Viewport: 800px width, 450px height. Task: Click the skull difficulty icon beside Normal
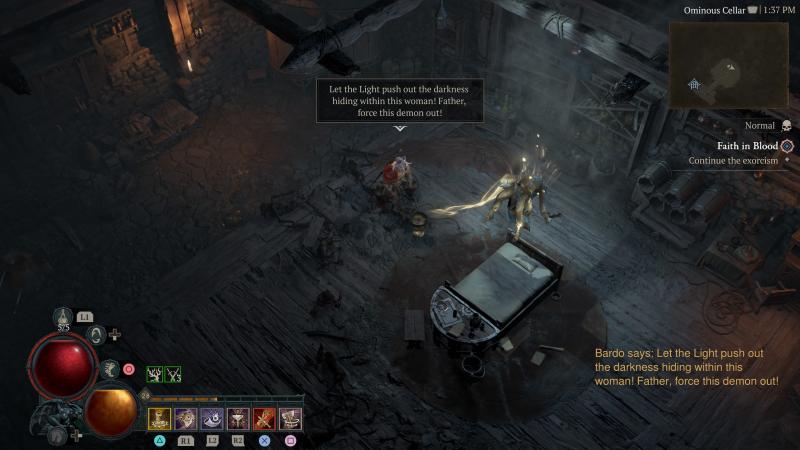(x=785, y=126)
